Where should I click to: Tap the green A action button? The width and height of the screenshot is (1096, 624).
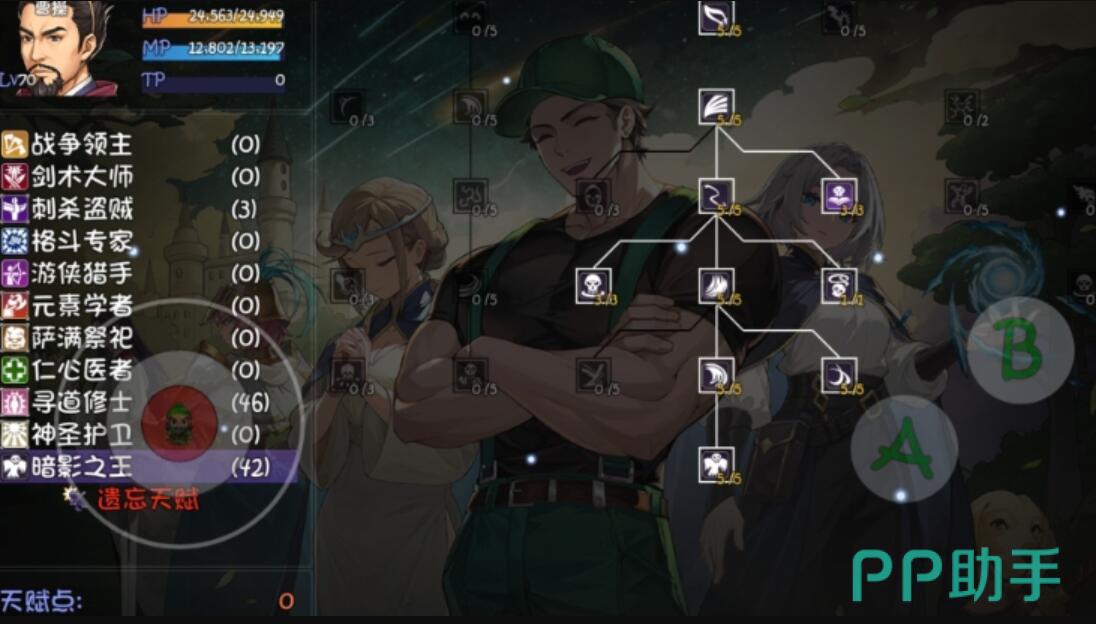[x=903, y=448]
